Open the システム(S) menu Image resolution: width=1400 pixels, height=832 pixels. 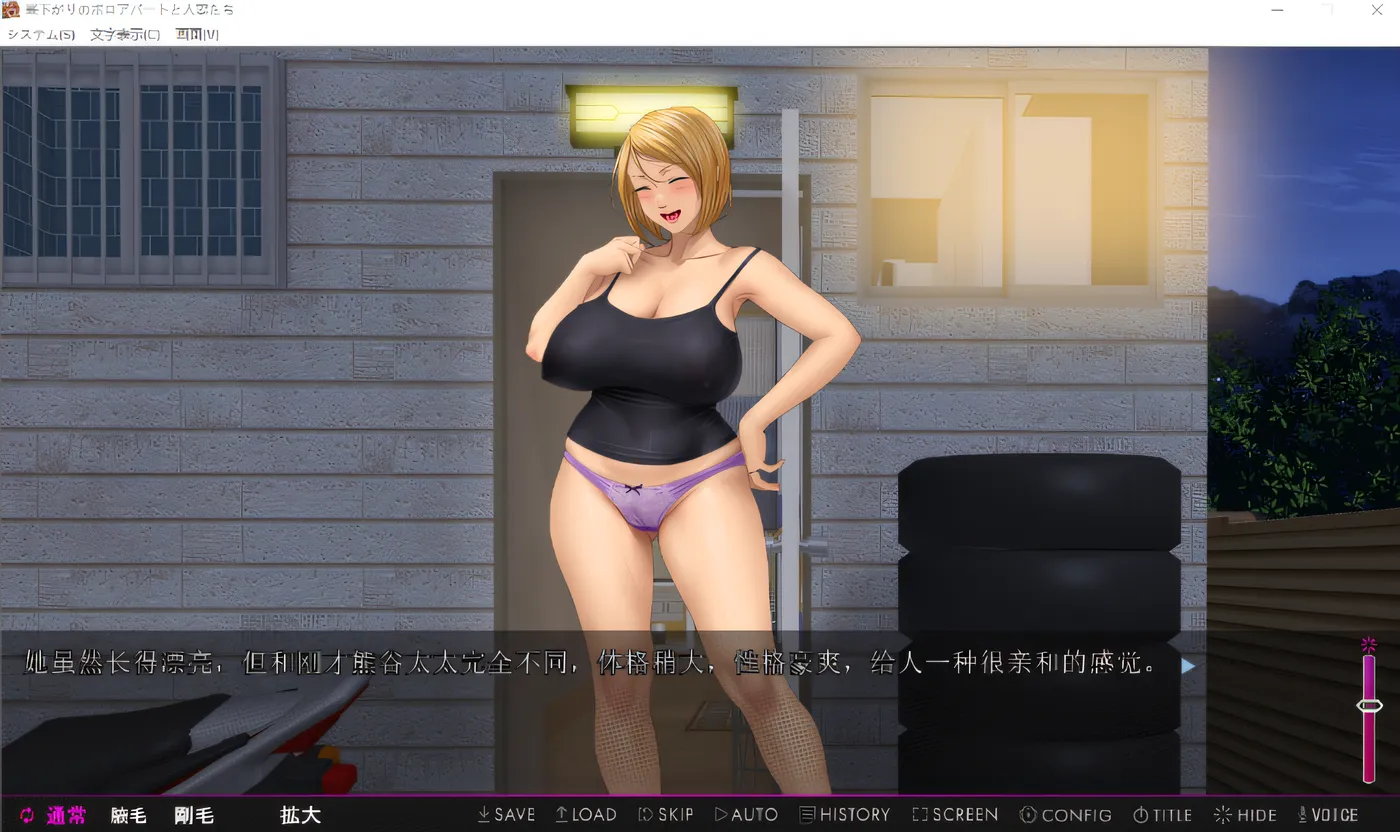coord(41,34)
